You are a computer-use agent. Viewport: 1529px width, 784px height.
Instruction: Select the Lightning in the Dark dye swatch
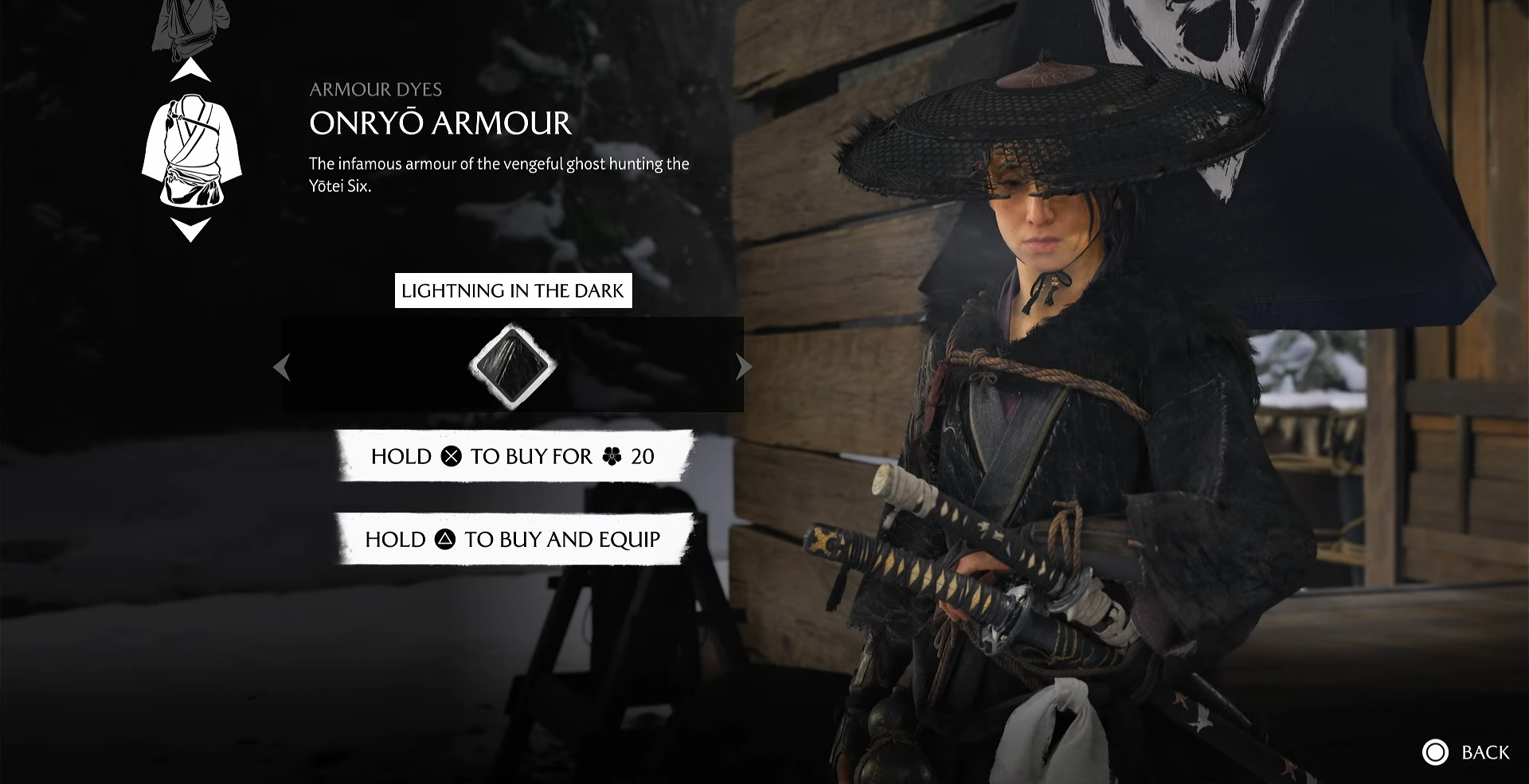(512, 366)
